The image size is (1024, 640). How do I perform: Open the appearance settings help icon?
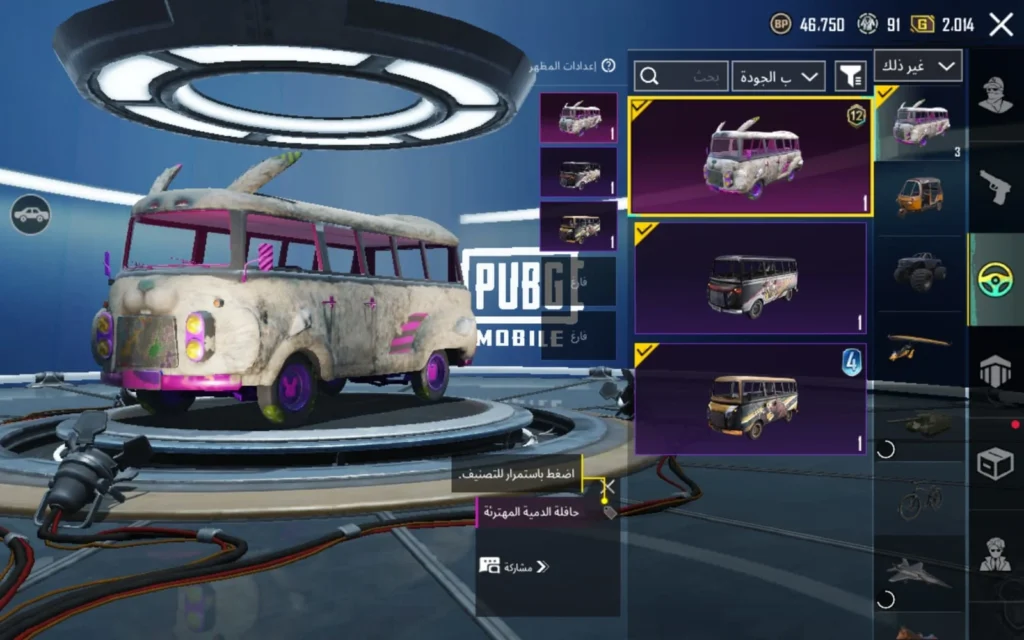(x=608, y=66)
